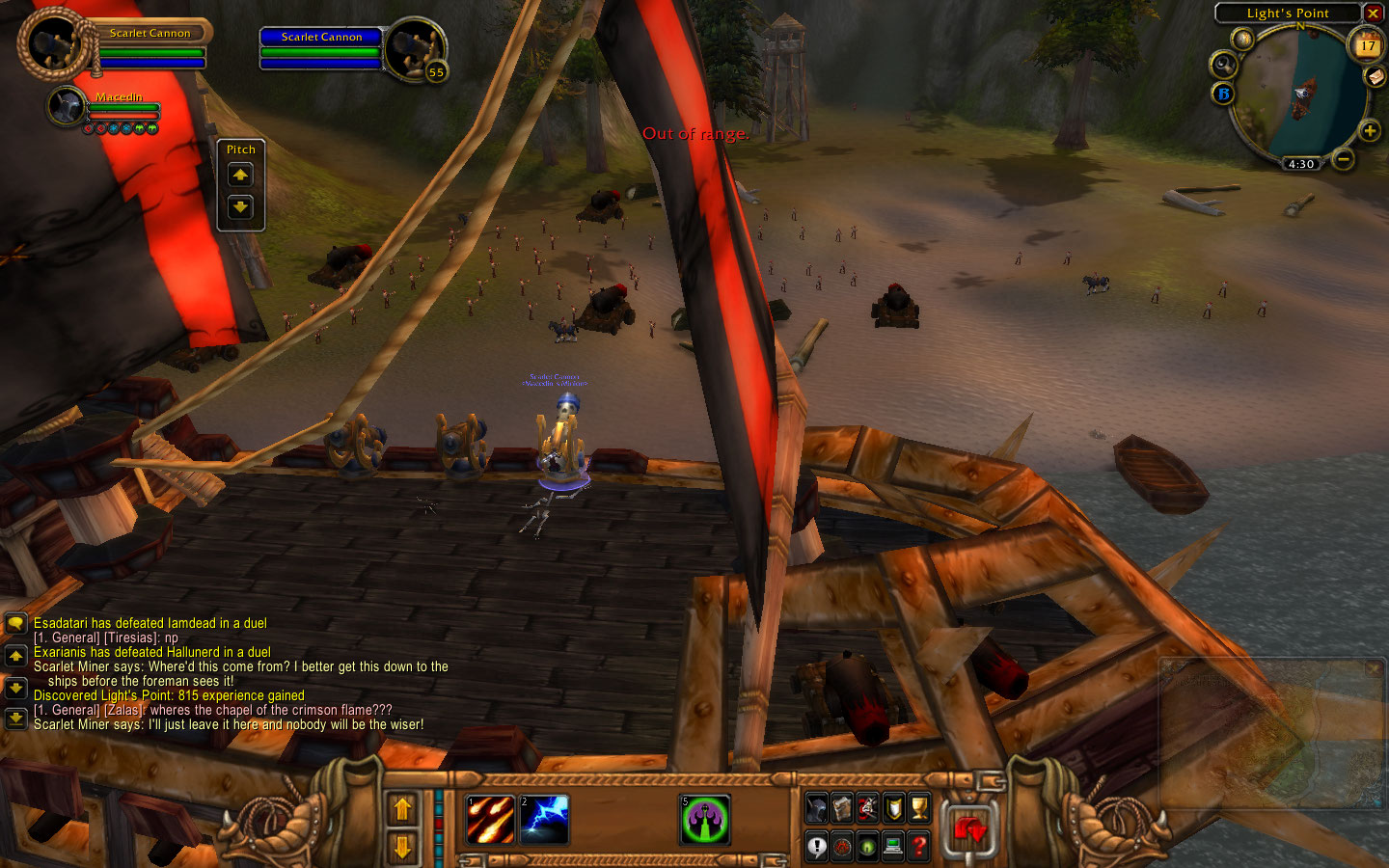The height and width of the screenshot is (868, 1389).
Task: Open the character info helmet micro button
Action: (x=817, y=808)
